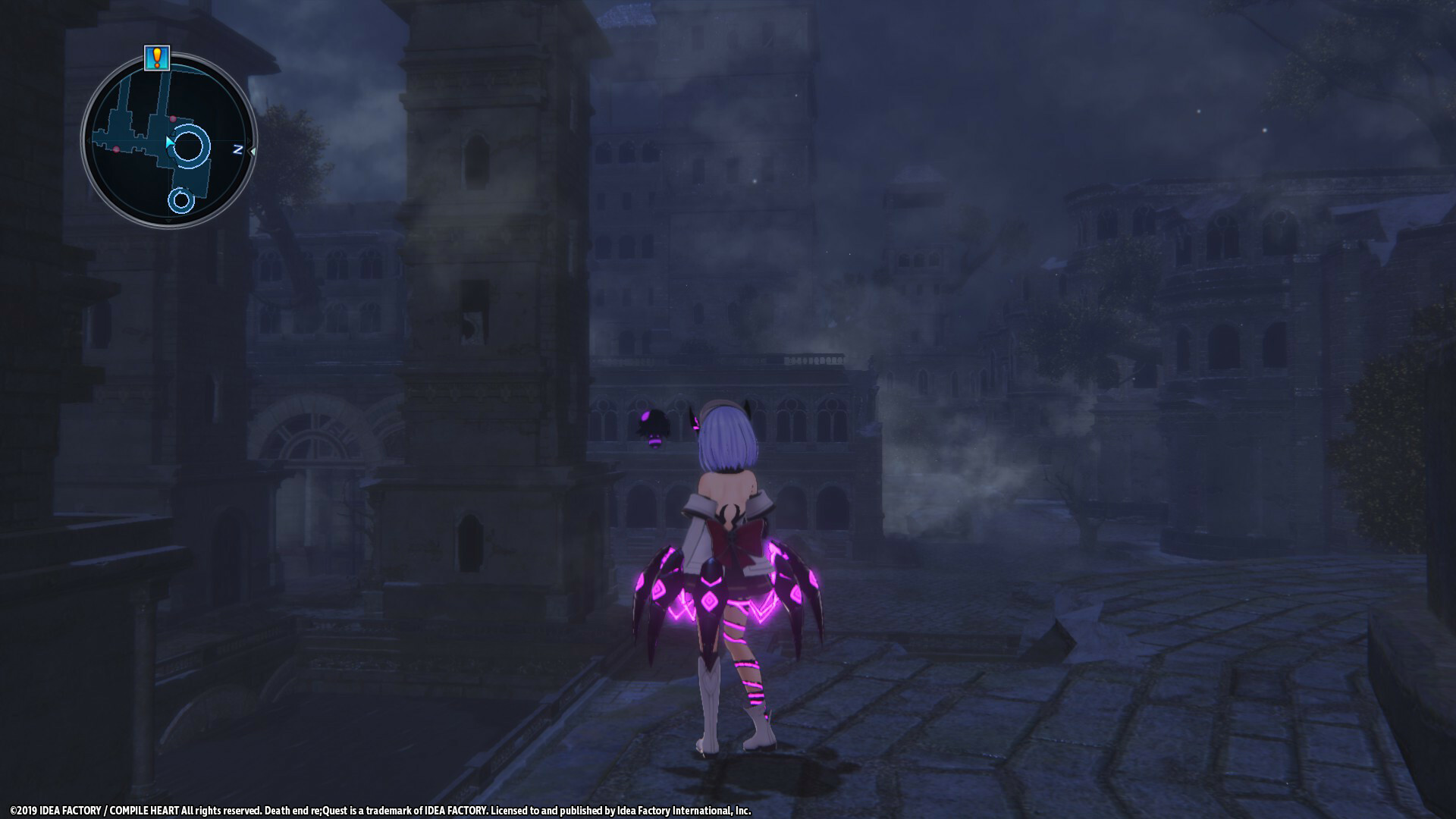The height and width of the screenshot is (819, 1456).
Task: Click the large blue ring objective marker on minimap
Action: click(x=189, y=146)
